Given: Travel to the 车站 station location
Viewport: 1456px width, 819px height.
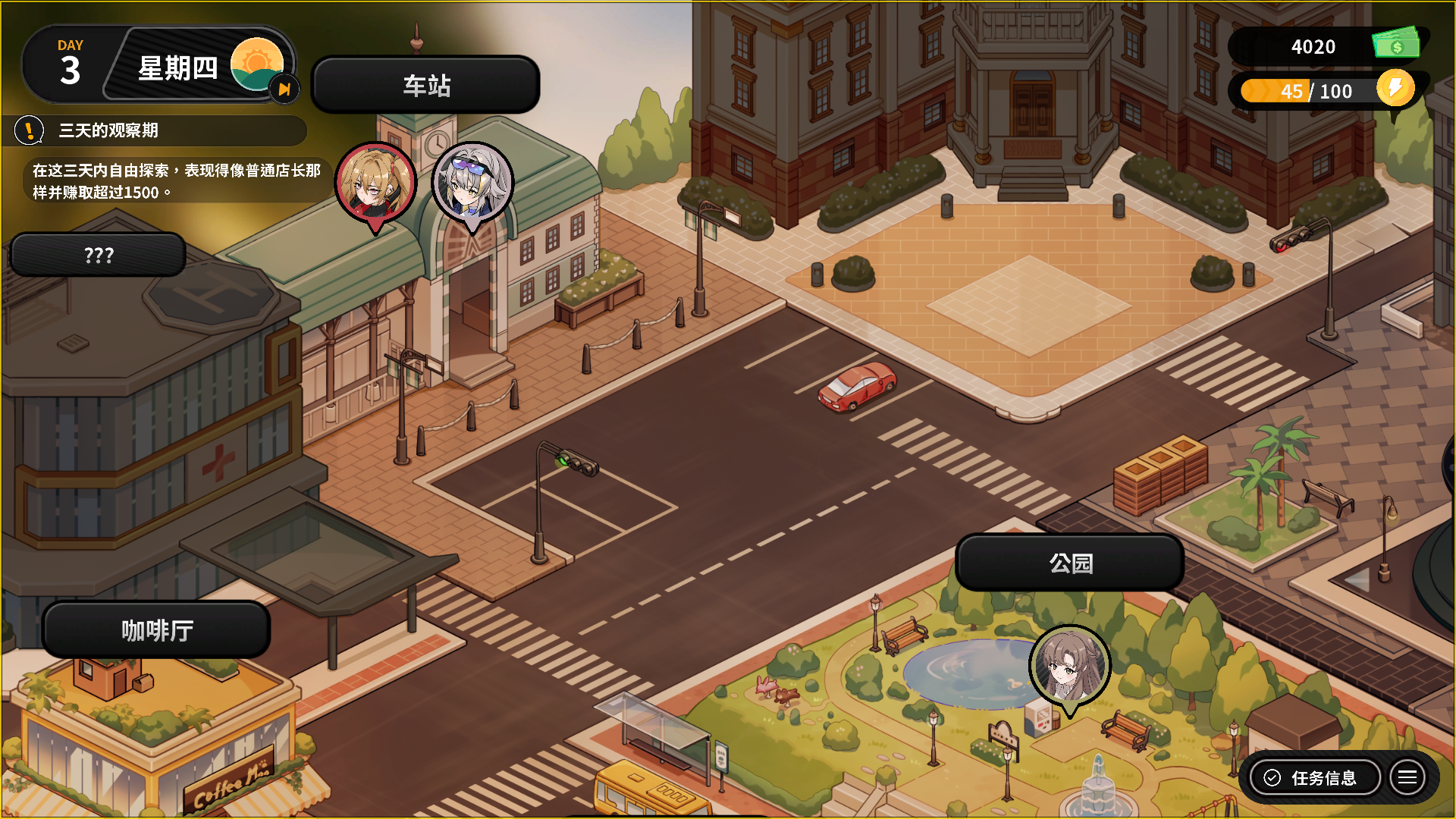Looking at the screenshot, I should 425,85.
